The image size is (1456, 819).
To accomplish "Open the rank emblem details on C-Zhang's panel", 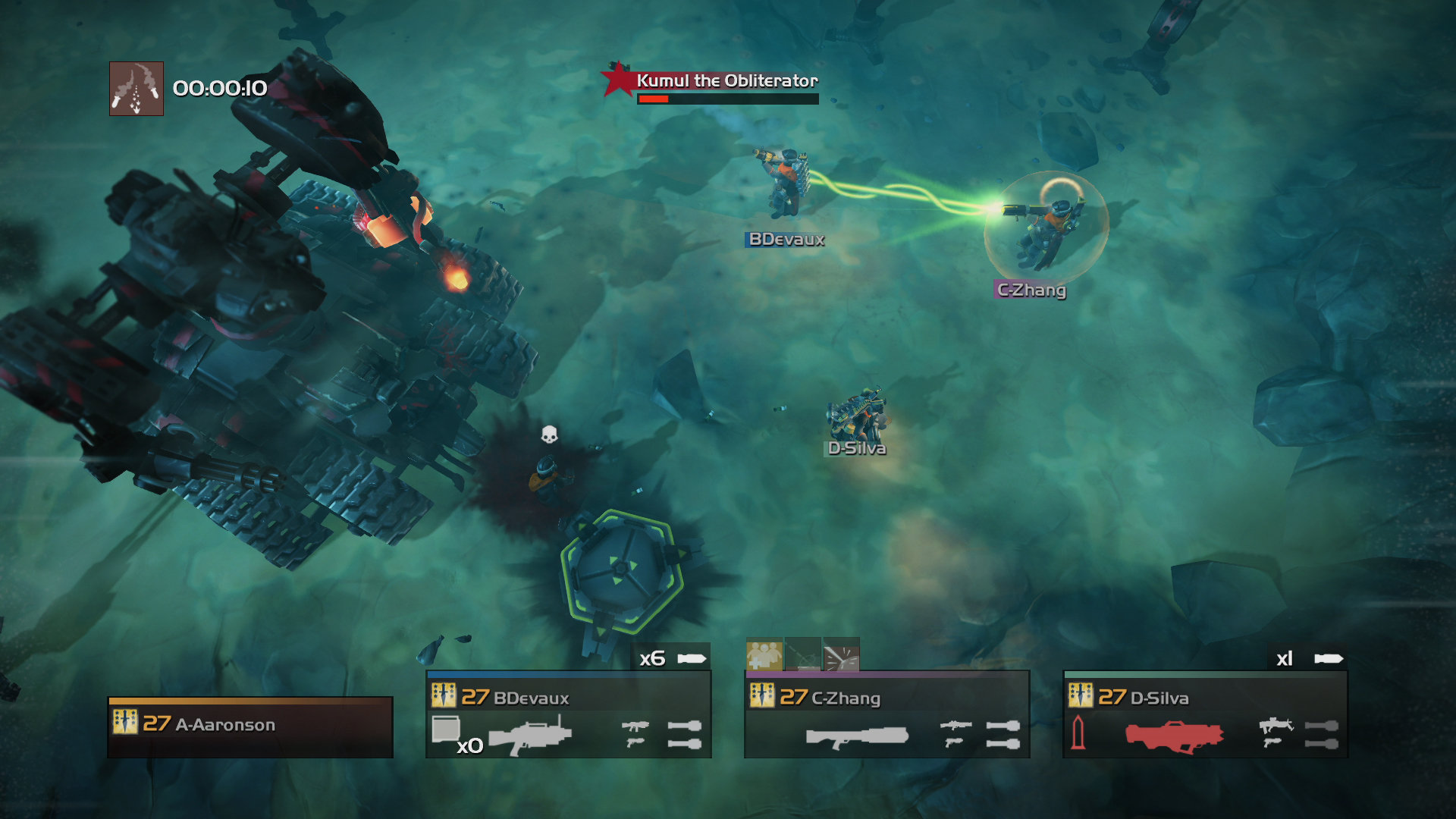I will [x=761, y=694].
